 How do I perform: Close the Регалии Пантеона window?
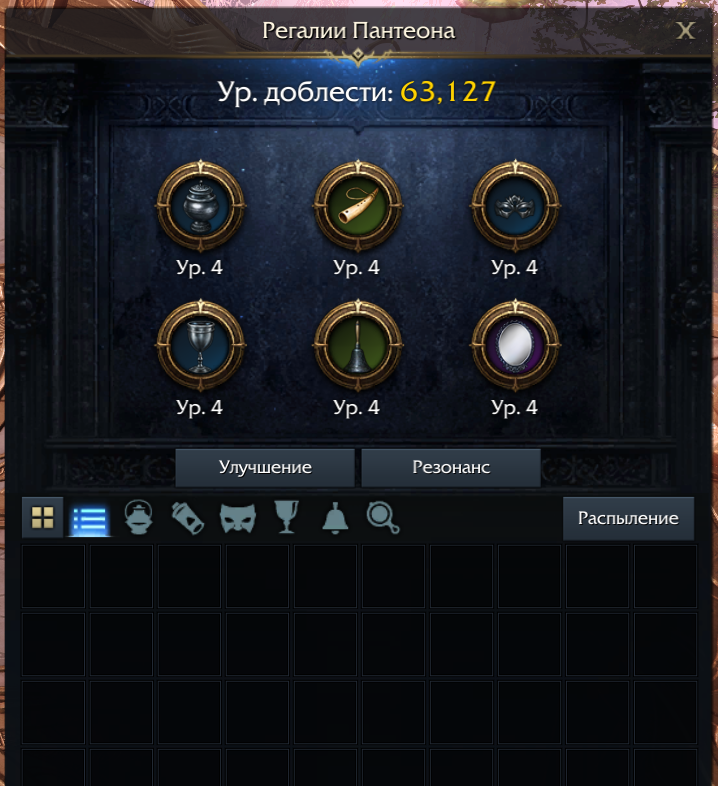click(x=685, y=31)
